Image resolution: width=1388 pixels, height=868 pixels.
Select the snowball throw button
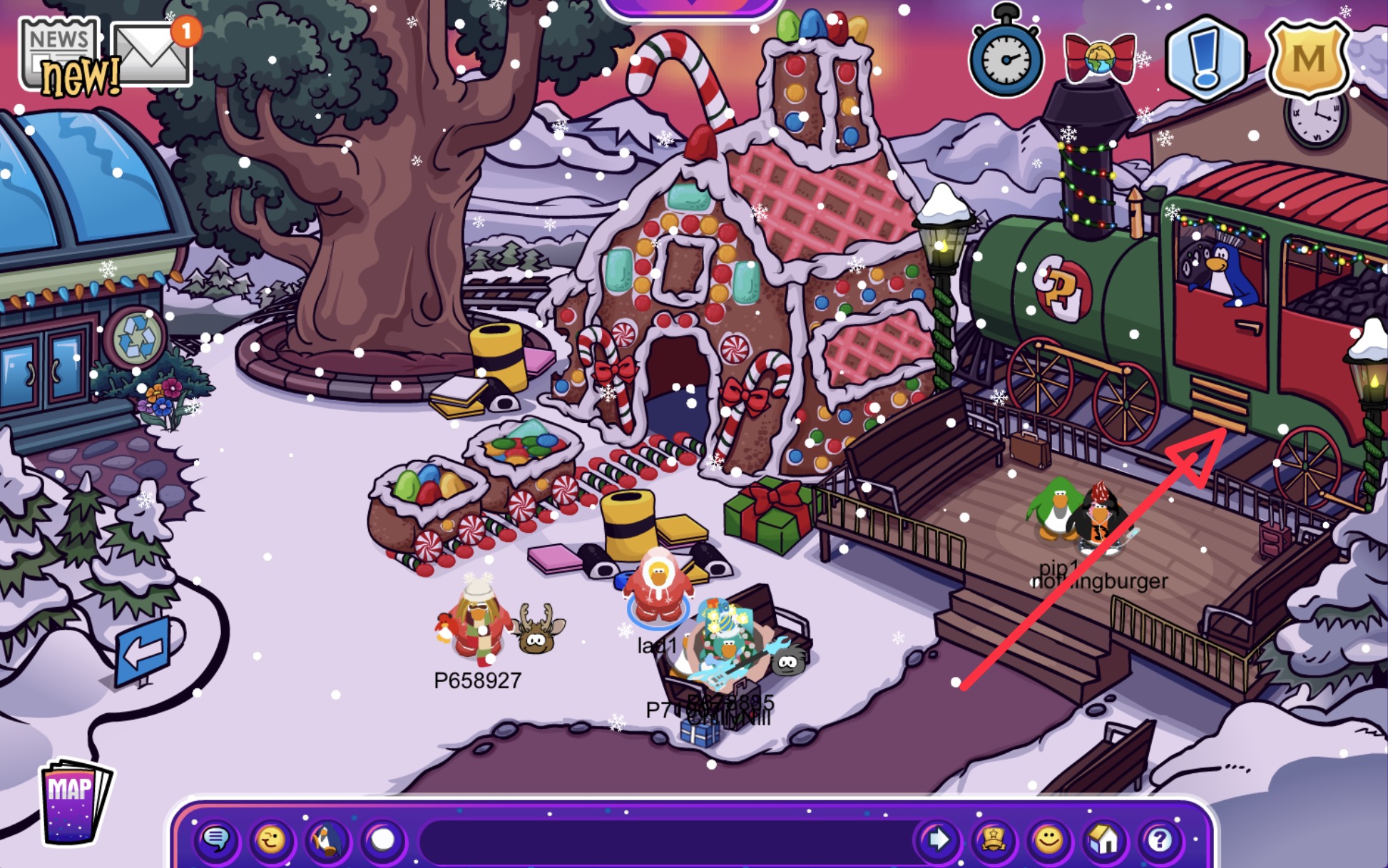click(x=383, y=840)
